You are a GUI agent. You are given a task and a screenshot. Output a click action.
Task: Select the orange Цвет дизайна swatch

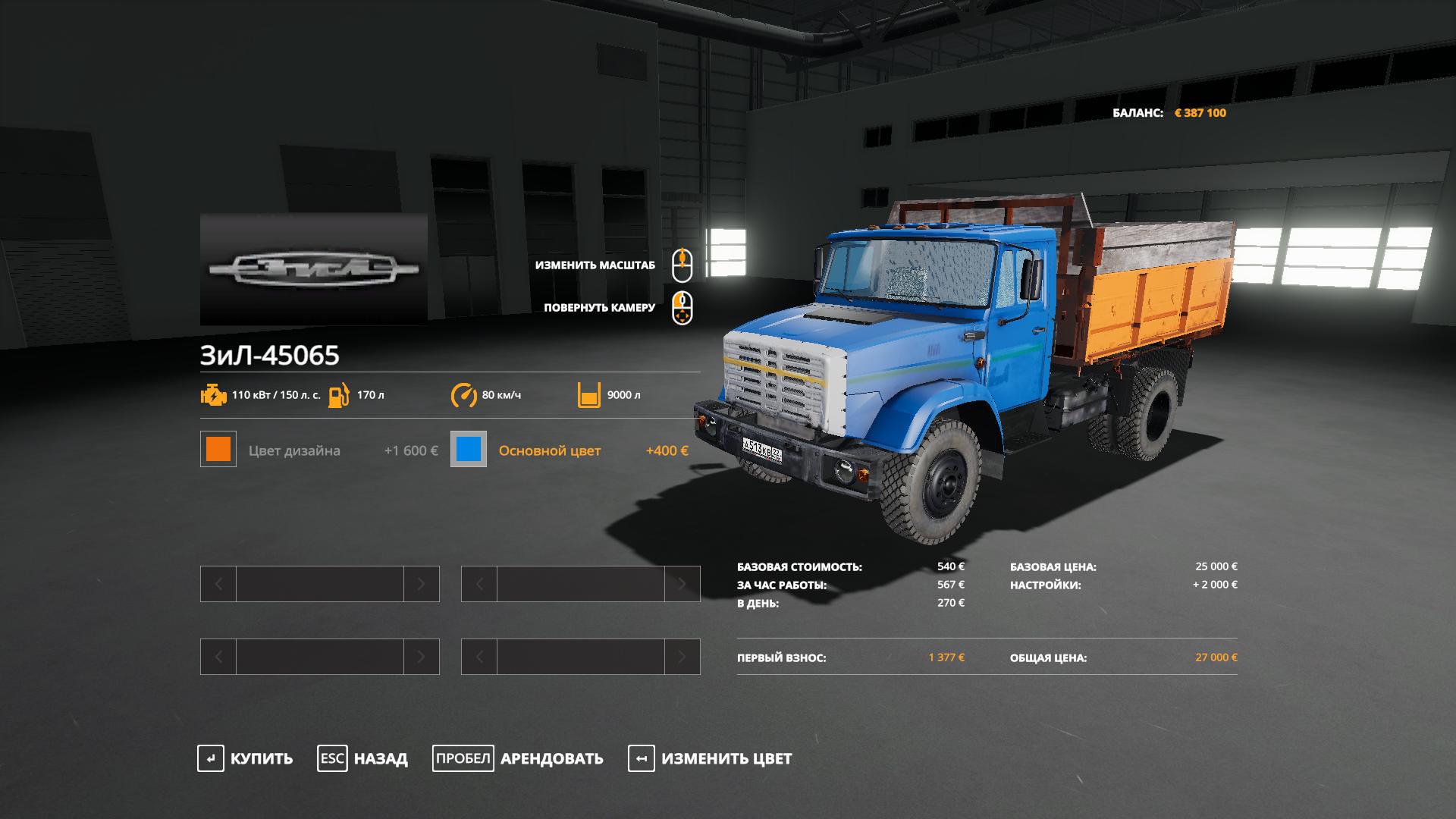pyautogui.click(x=218, y=450)
